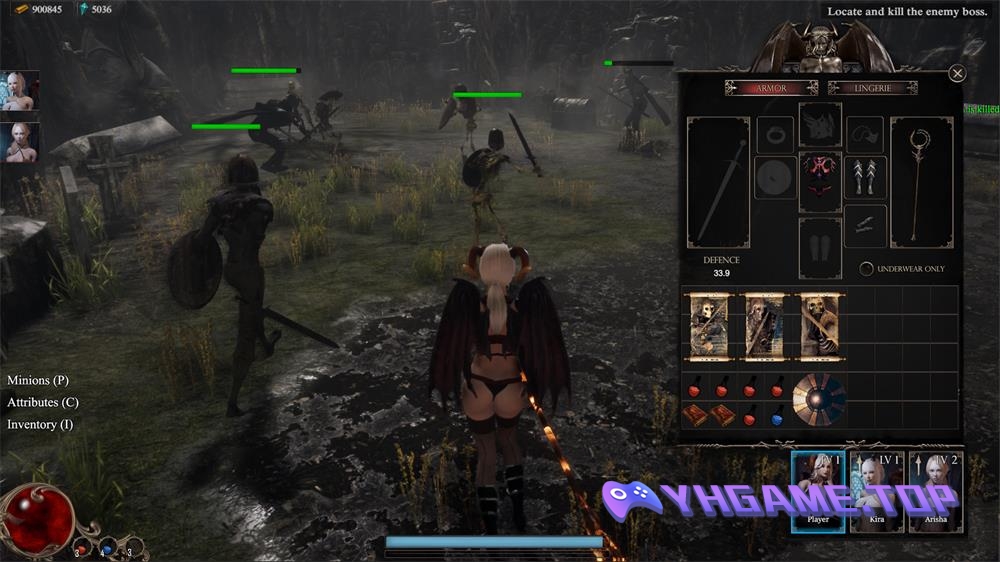Select the round sun-wheel shield item

coord(818,398)
